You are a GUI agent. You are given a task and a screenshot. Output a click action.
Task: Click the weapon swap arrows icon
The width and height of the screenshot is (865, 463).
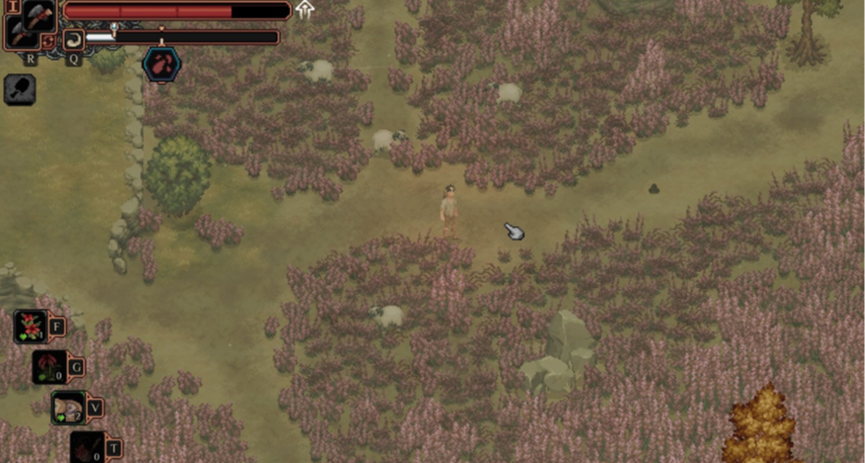(x=48, y=41)
